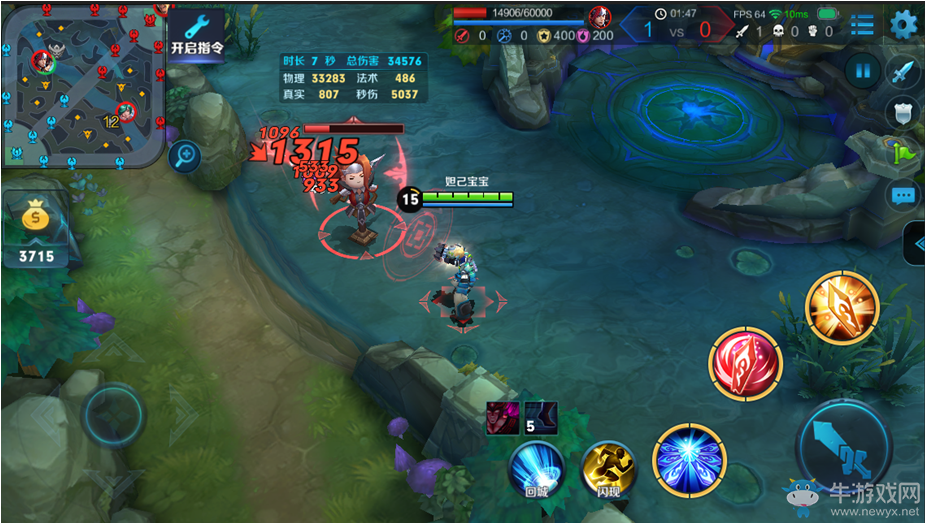Image resolution: width=925 pixels, height=523 pixels.
Task: Click the minimap in the corner
Action: [82, 84]
